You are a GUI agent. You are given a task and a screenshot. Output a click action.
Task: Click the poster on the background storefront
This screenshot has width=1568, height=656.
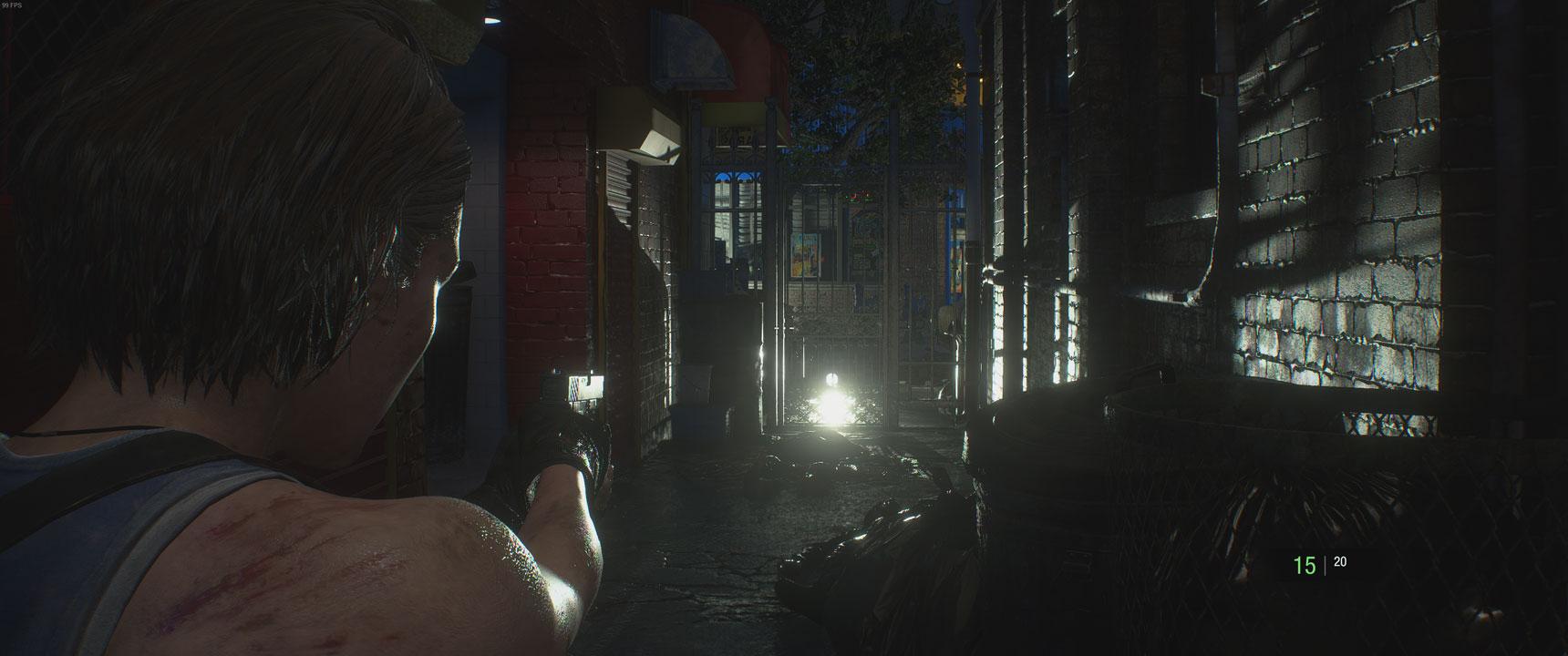click(x=806, y=255)
